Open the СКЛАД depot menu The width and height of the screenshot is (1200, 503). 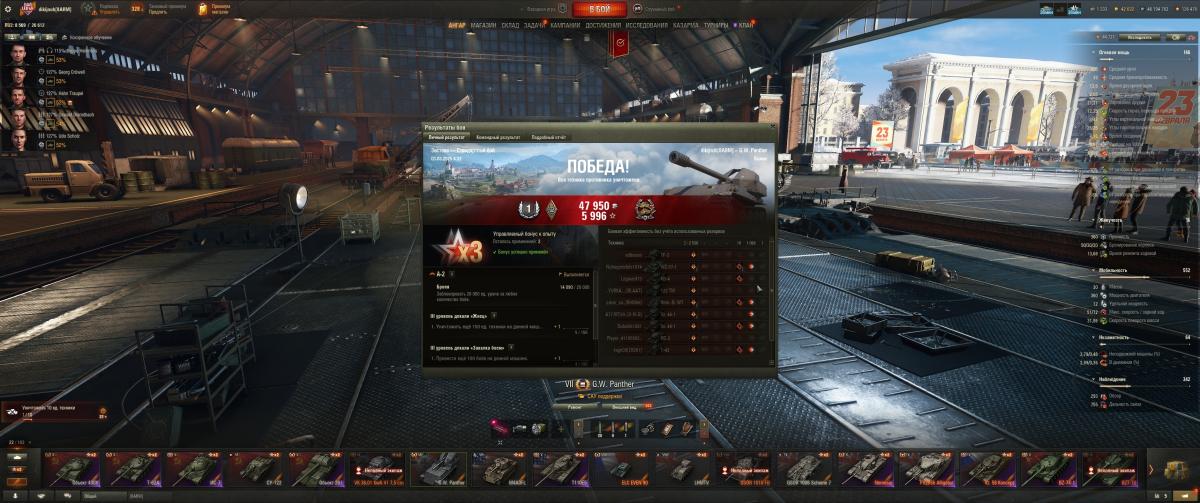(x=509, y=24)
